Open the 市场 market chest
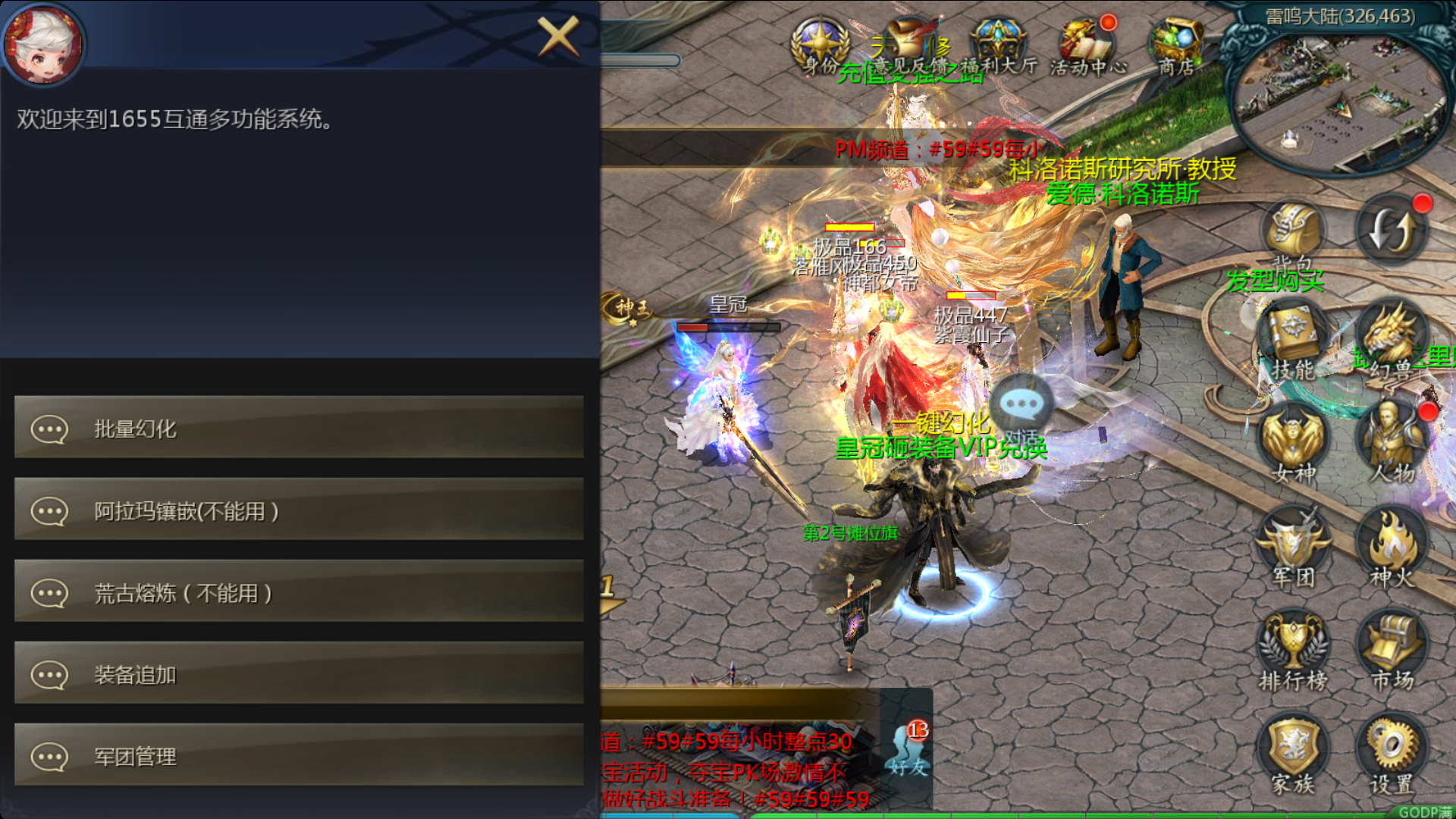Image resolution: width=1456 pixels, height=819 pixels. 1392,648
